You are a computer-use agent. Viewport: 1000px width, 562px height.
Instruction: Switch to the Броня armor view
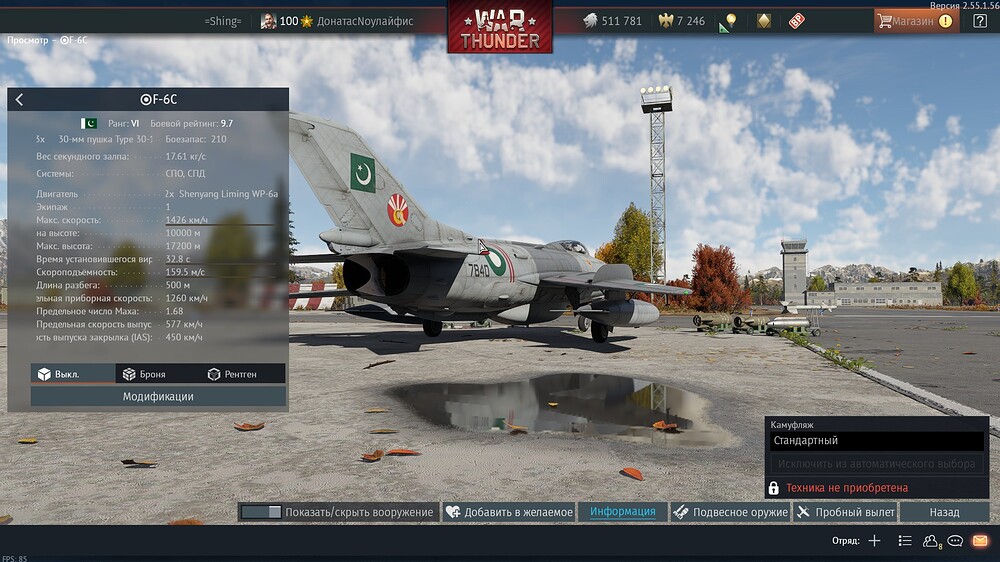[144, 374]
